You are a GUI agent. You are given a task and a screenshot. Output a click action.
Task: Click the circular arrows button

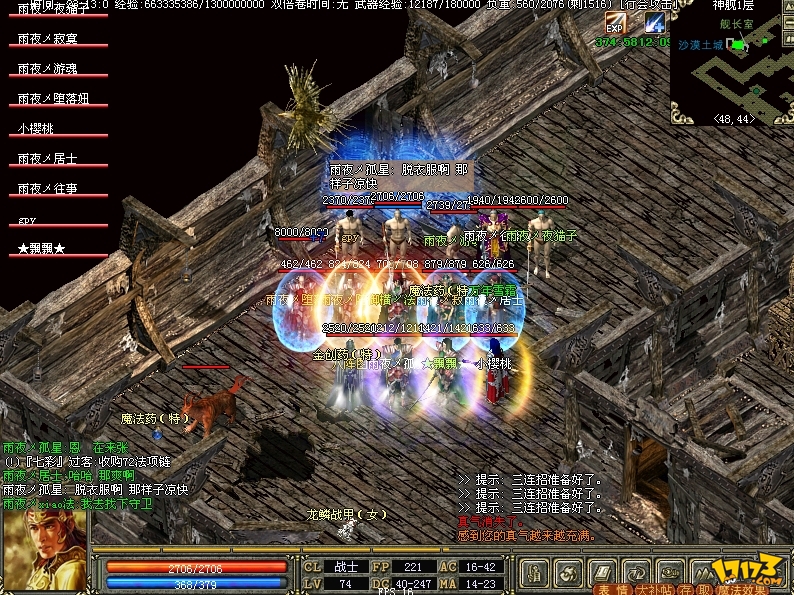634,573
